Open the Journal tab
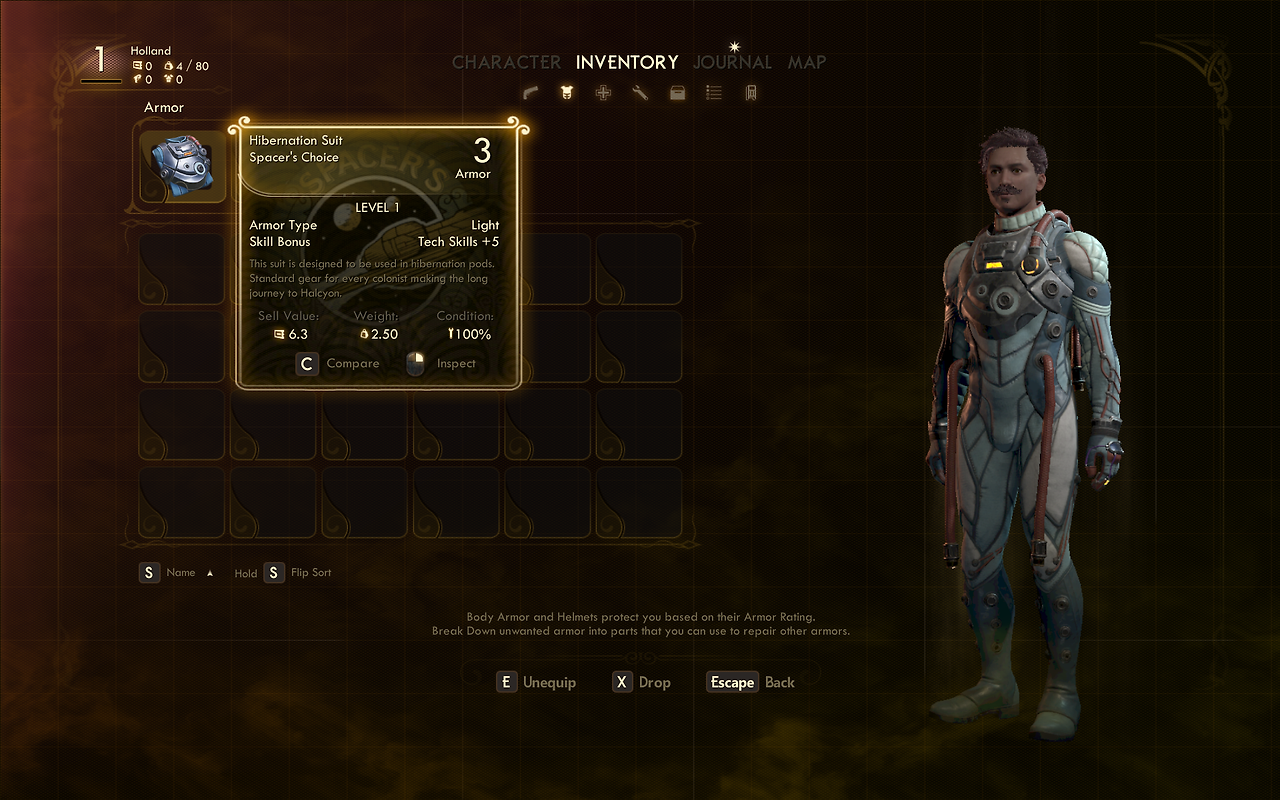 (x=733, y=62)
